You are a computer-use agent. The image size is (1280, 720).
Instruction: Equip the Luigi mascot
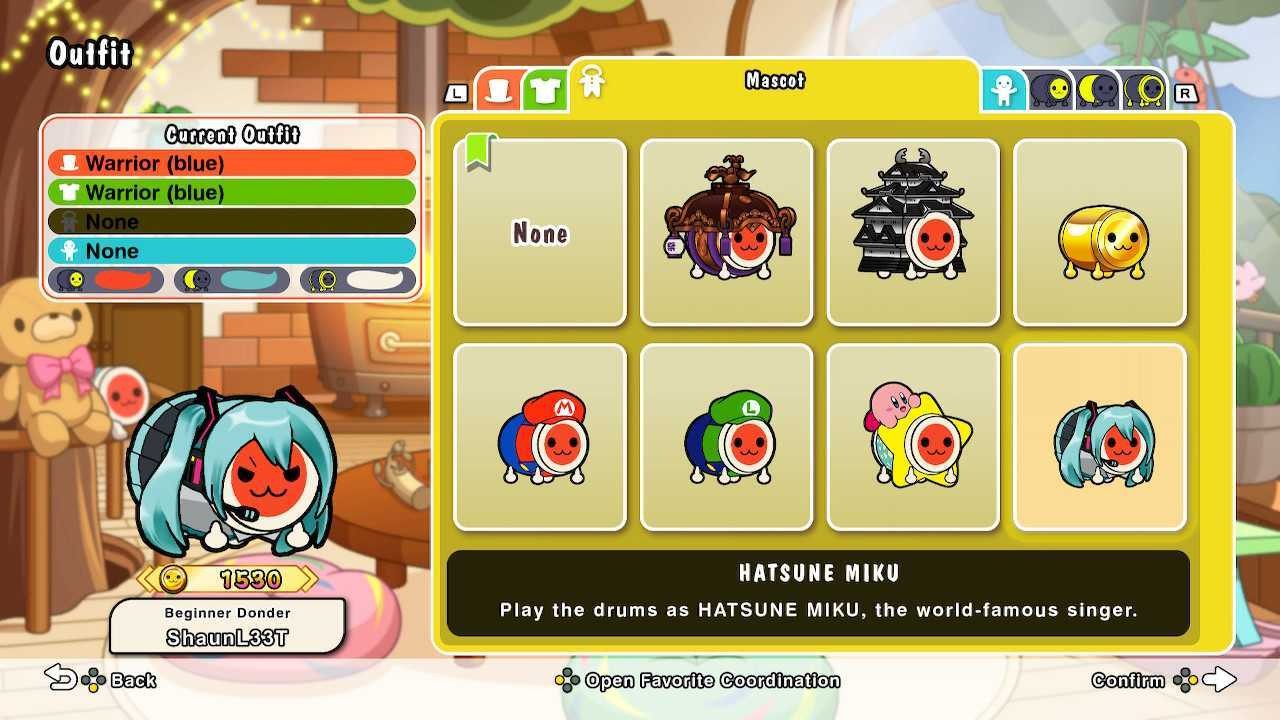[x=726, y=435]
